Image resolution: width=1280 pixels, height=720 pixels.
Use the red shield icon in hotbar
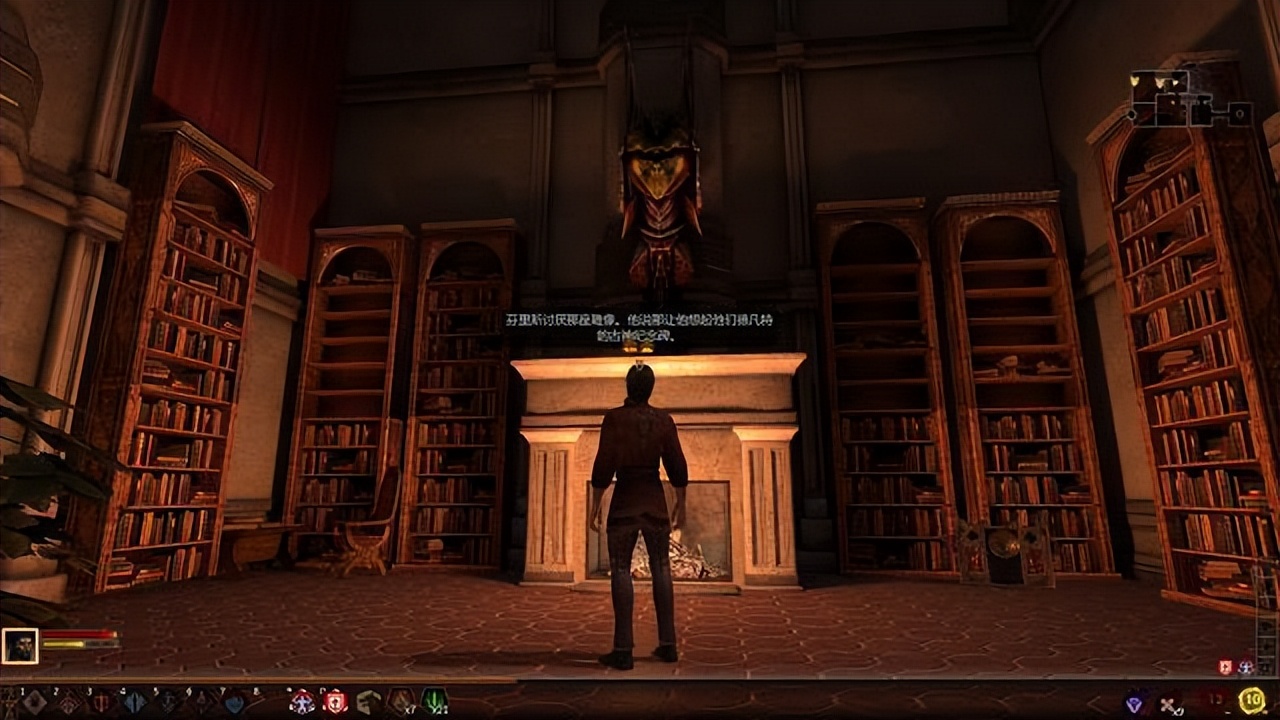tap(335, 702)
